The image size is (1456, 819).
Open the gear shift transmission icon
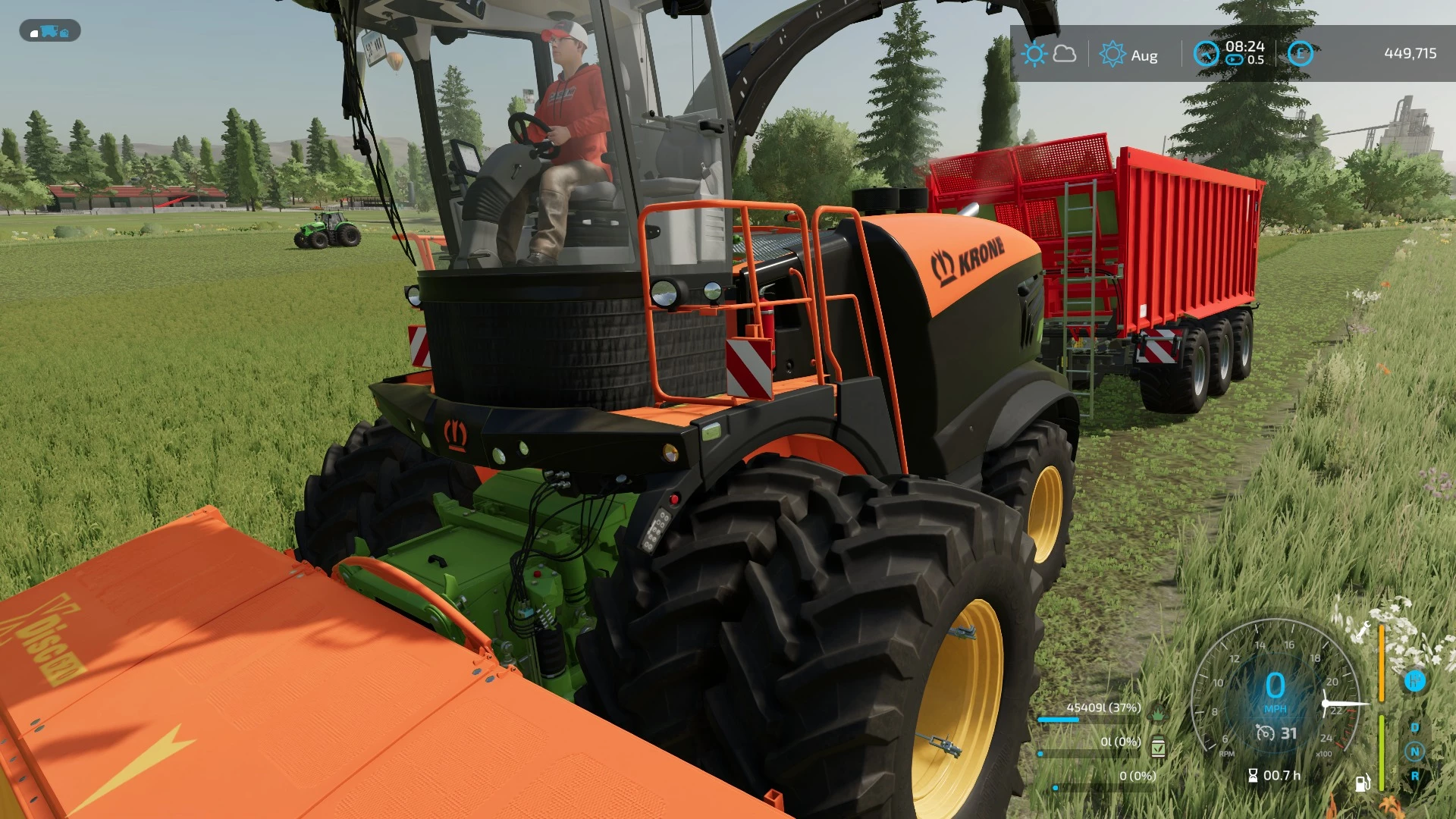pyautogui.click(x=1415, y=680)
